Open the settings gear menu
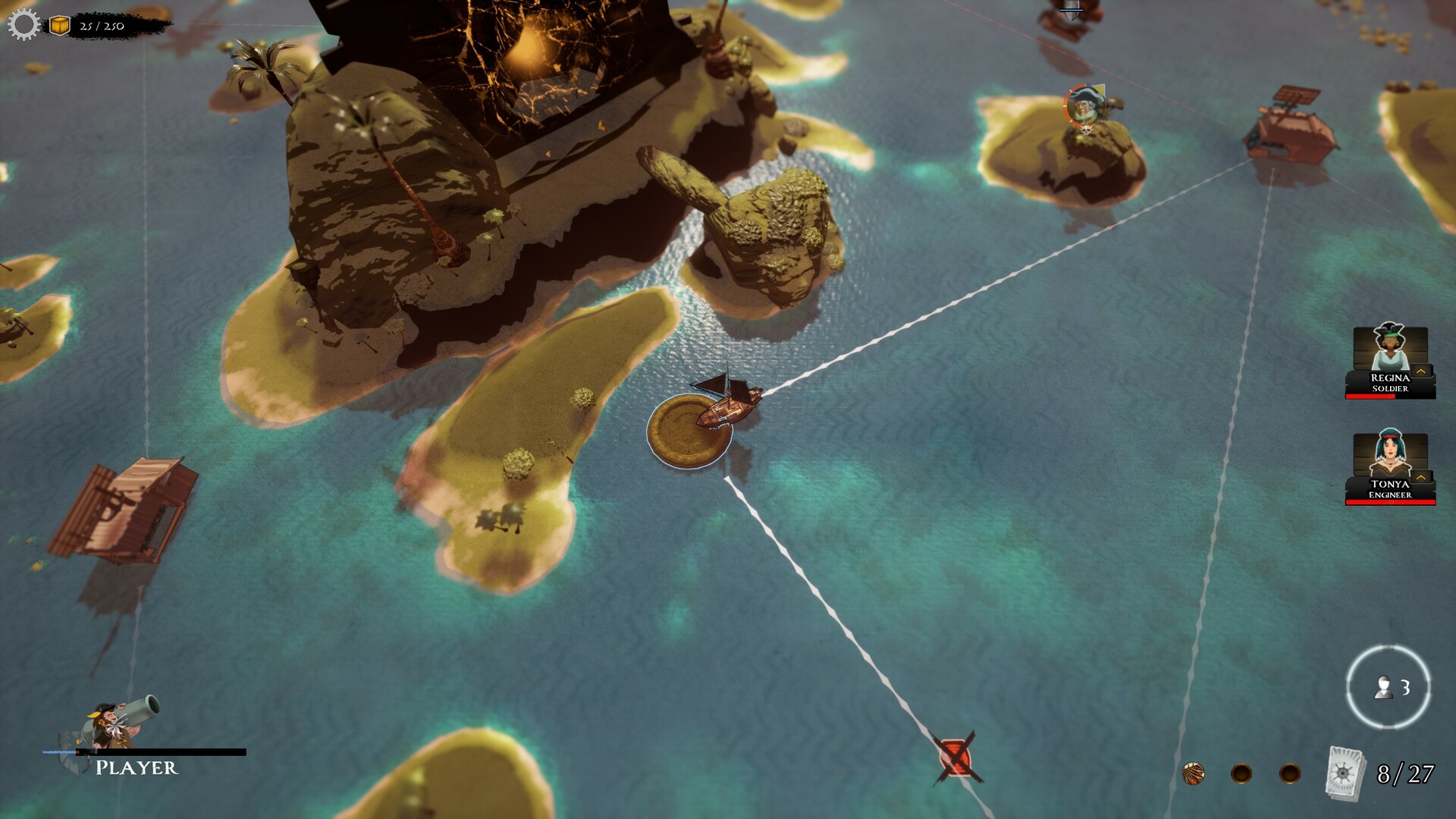 [x=25, y=25]
